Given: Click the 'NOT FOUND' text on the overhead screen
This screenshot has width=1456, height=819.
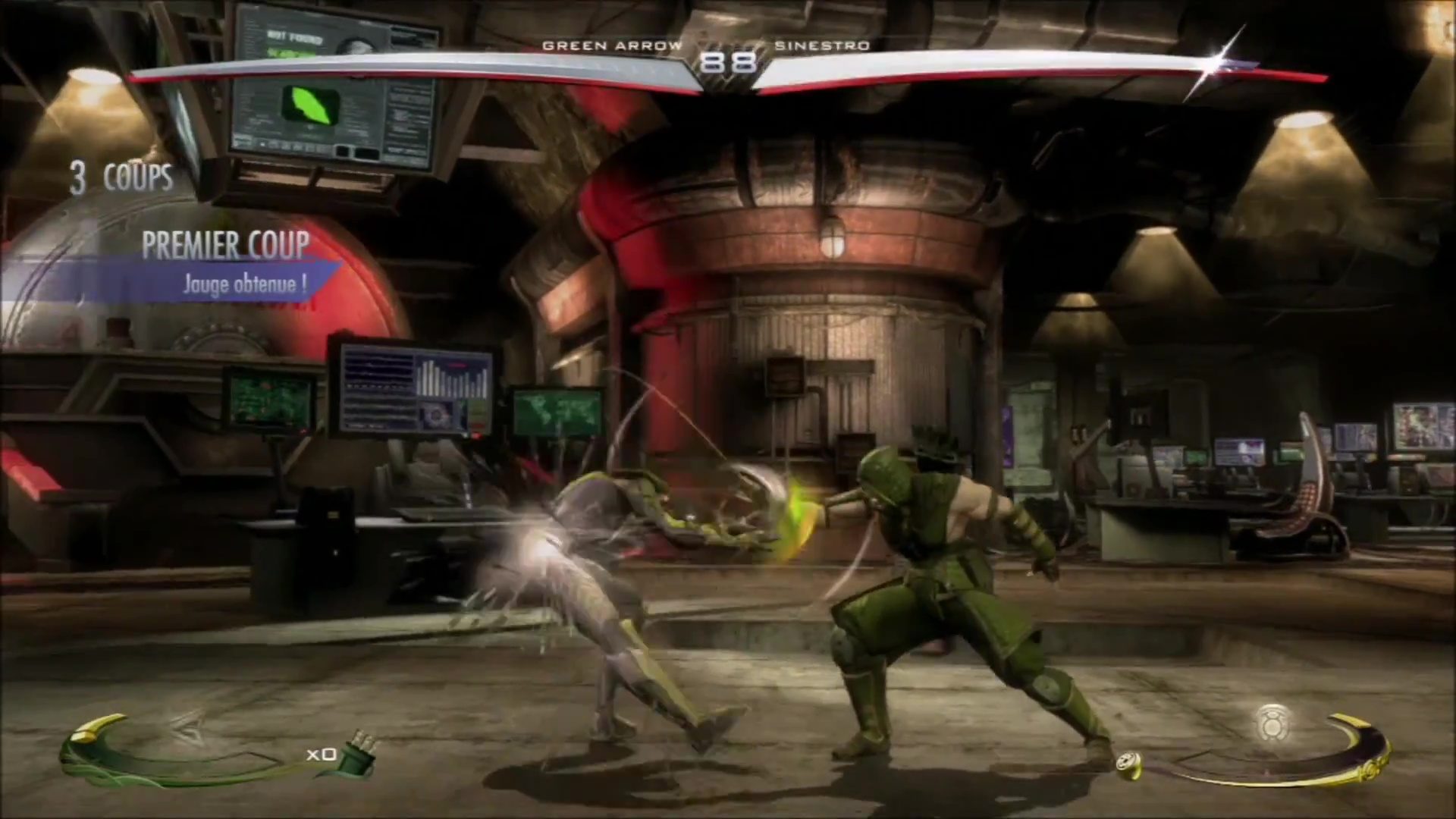Looking at the screenshot, I should point(294,36).
